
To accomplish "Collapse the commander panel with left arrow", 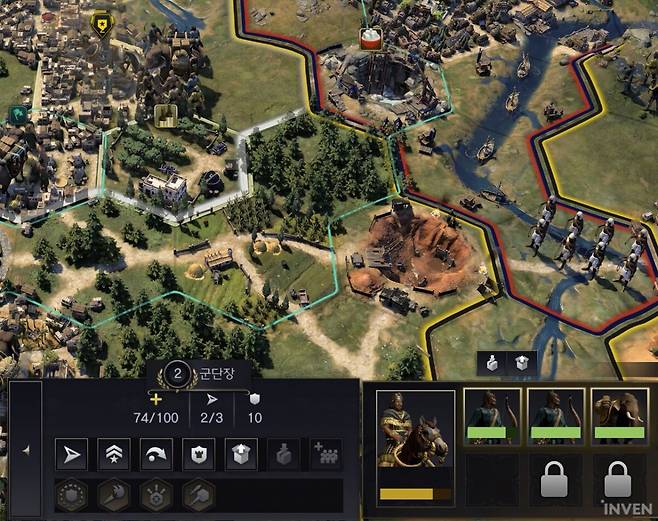I will (x=25, y=450).
